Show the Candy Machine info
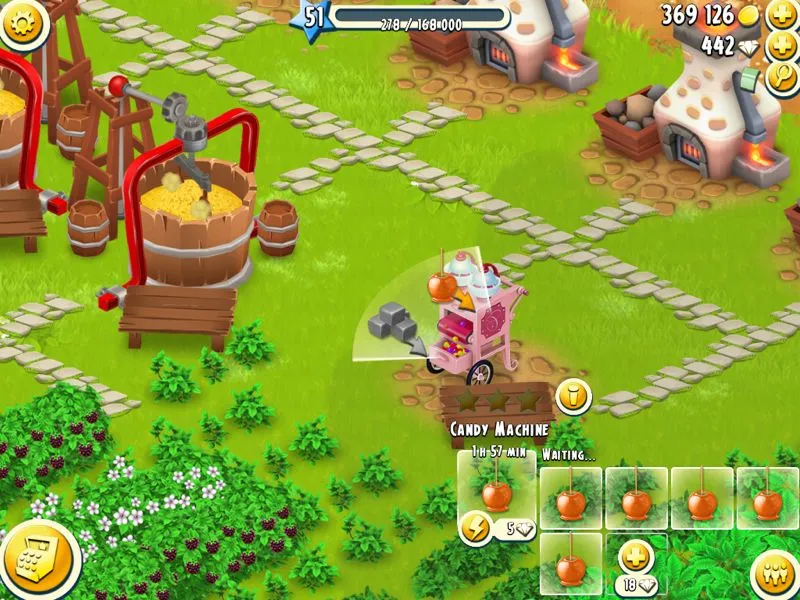The width and height of the screenshot is (800, 600). point(573,396)
